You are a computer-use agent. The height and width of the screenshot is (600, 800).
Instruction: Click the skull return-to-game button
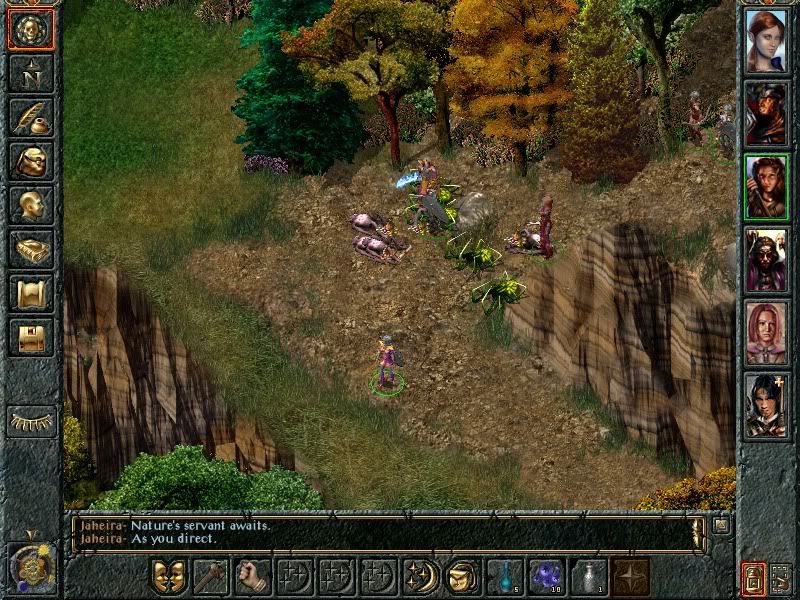pos(30,31)
